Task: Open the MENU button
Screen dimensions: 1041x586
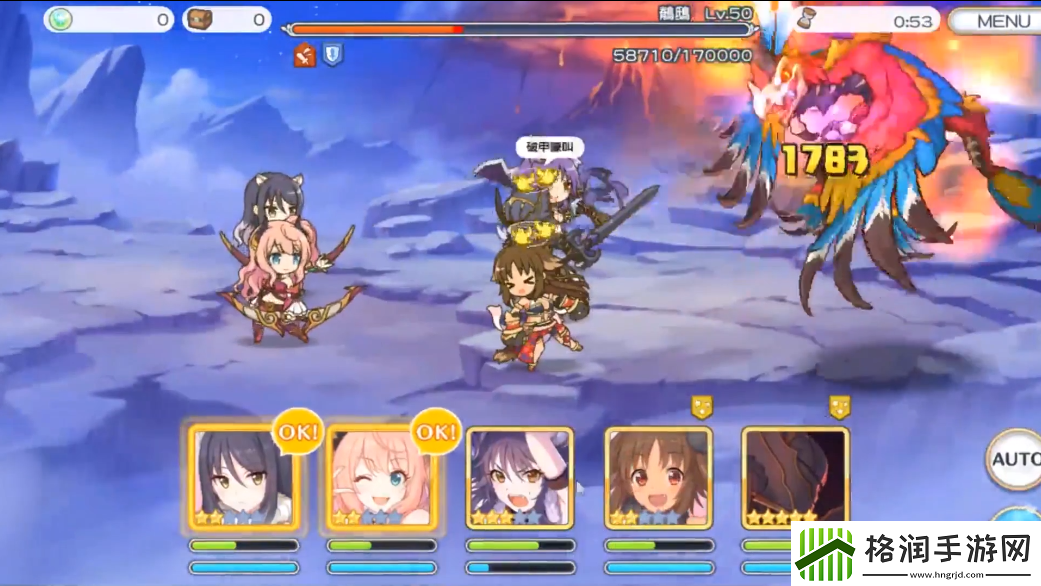Action: [x=994, y=21]
